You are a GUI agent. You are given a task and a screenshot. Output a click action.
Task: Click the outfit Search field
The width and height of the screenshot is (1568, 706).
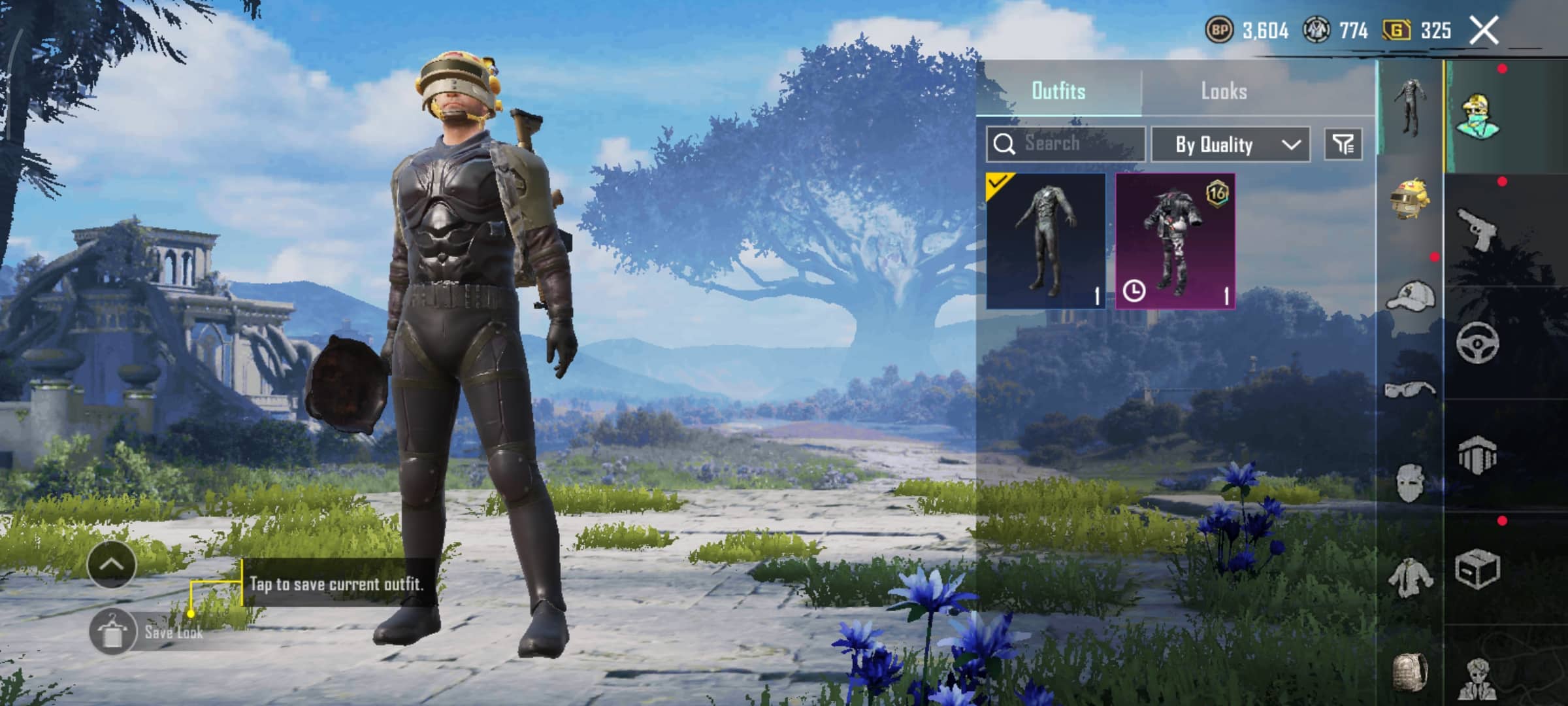(1066, 144)
